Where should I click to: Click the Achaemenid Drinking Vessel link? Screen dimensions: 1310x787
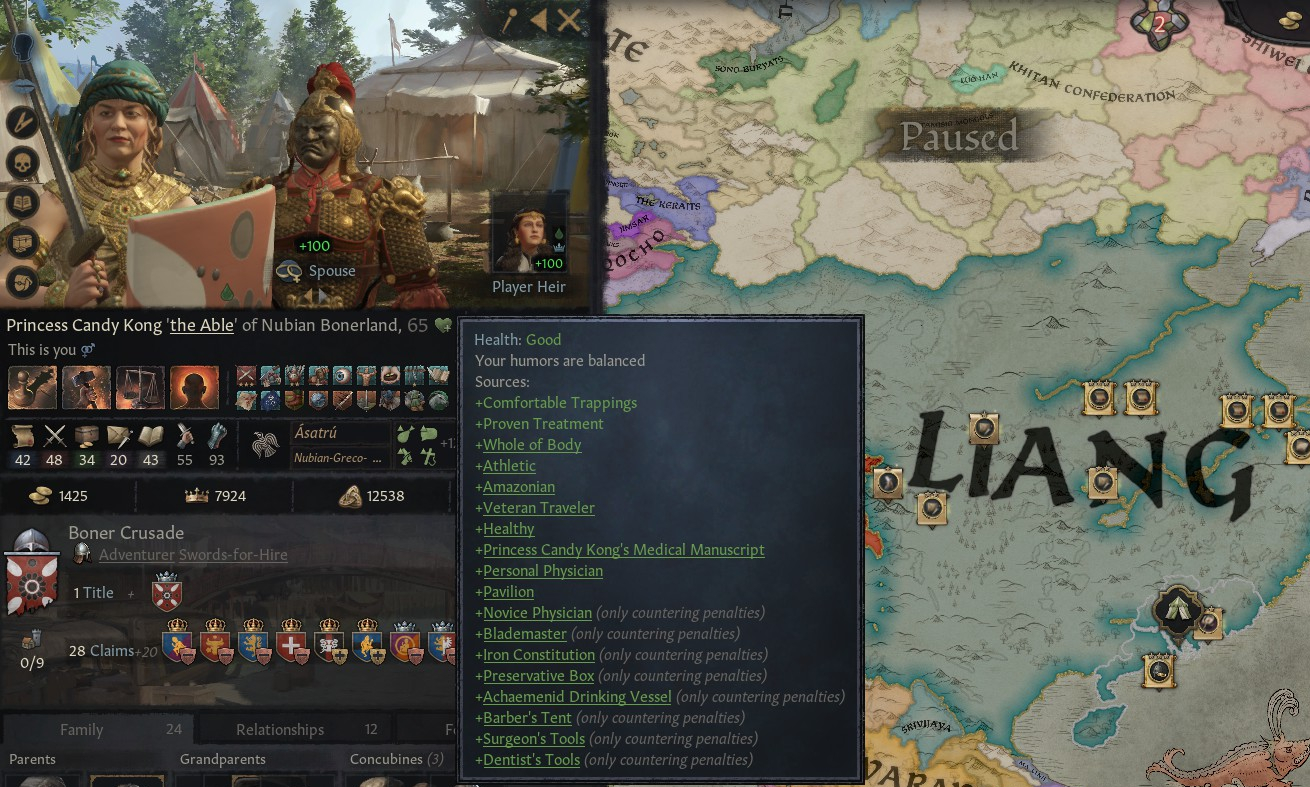coord(577,697)
